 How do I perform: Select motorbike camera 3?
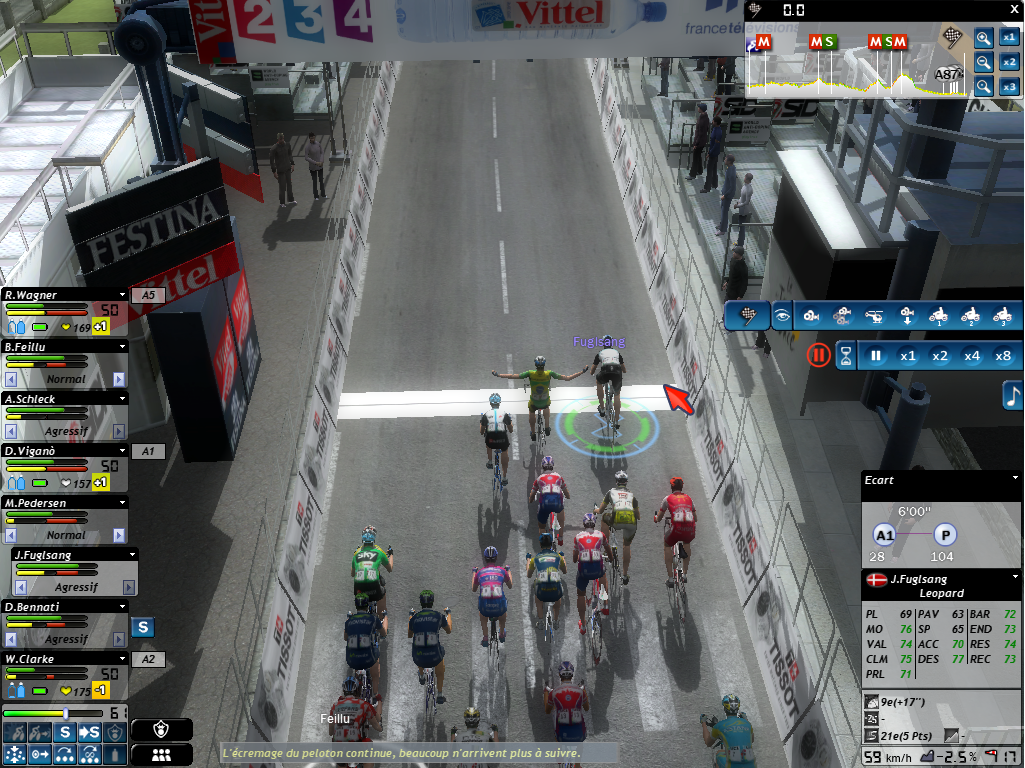pyautogui.click(x=1001, y=316)
